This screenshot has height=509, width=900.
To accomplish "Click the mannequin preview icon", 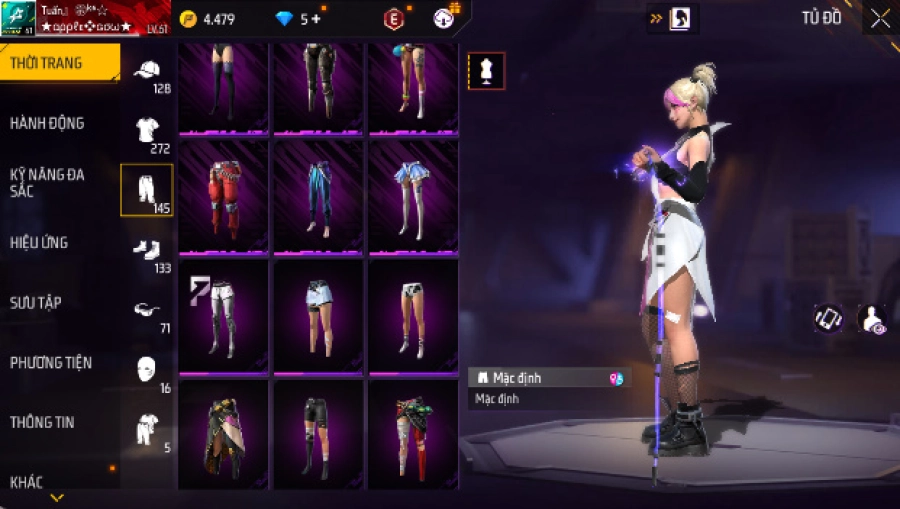I will pyautogui.click(x=486, y=70).
